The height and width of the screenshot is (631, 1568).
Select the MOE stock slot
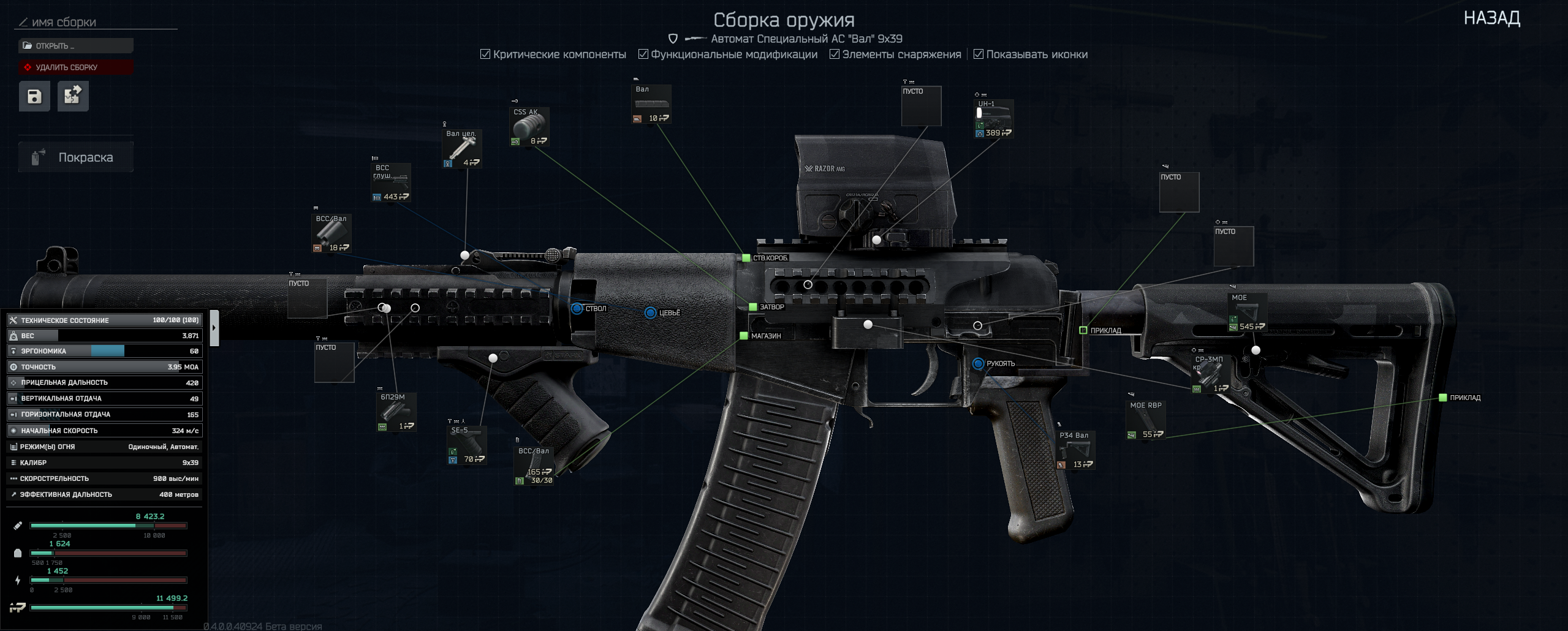click(1247, 312)
